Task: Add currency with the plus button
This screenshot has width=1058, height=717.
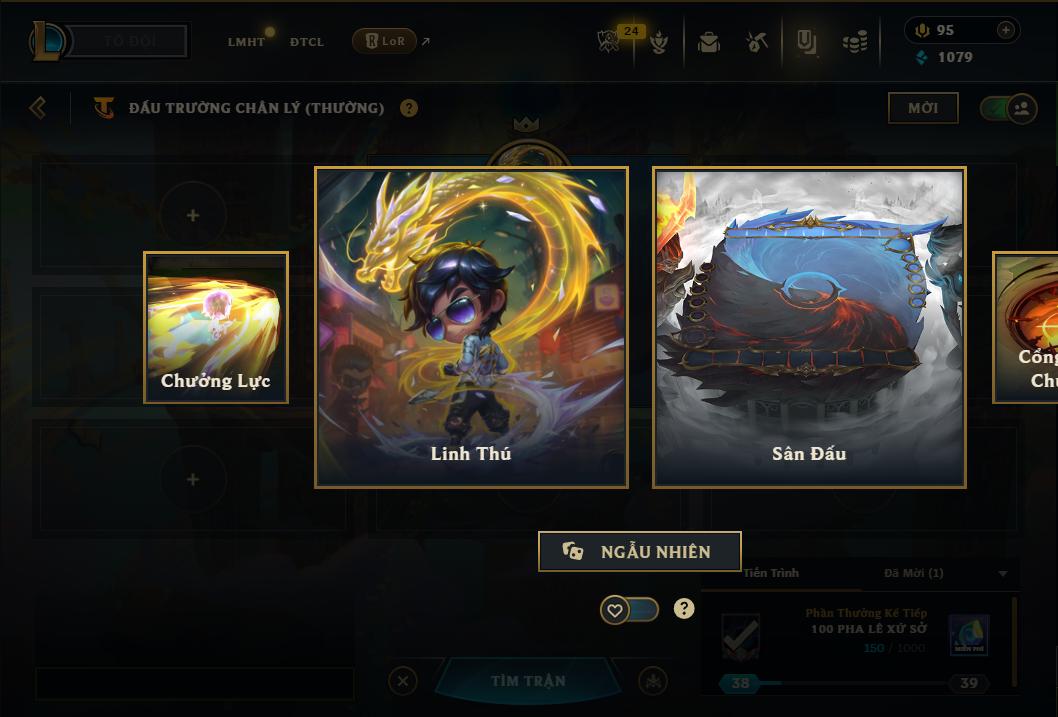Action: 1005,30
